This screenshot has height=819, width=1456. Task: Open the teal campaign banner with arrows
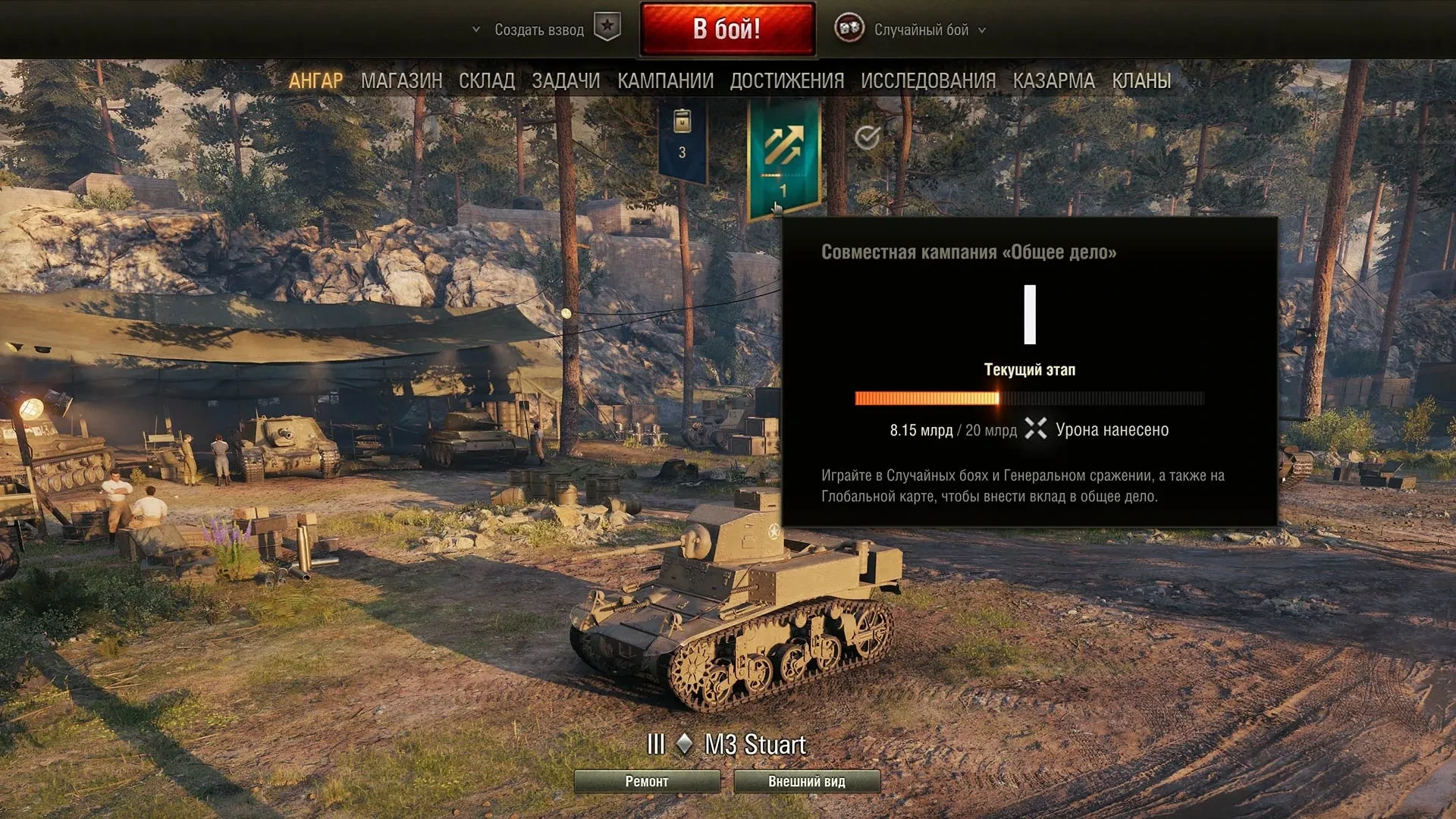[x=783, y=155]
